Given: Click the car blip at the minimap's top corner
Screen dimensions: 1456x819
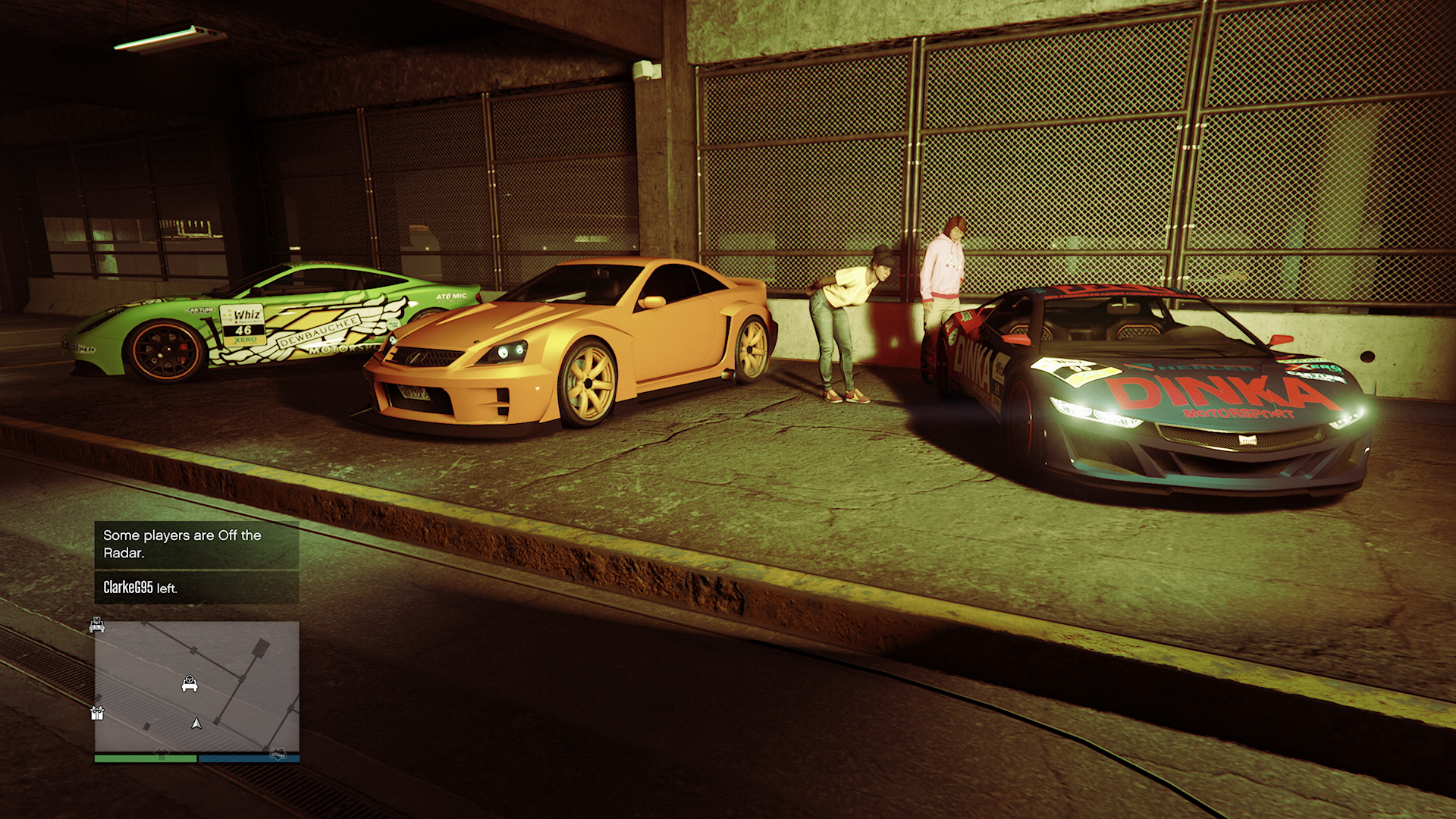Looking at the screenshot, I should click(x=97, y=625).
